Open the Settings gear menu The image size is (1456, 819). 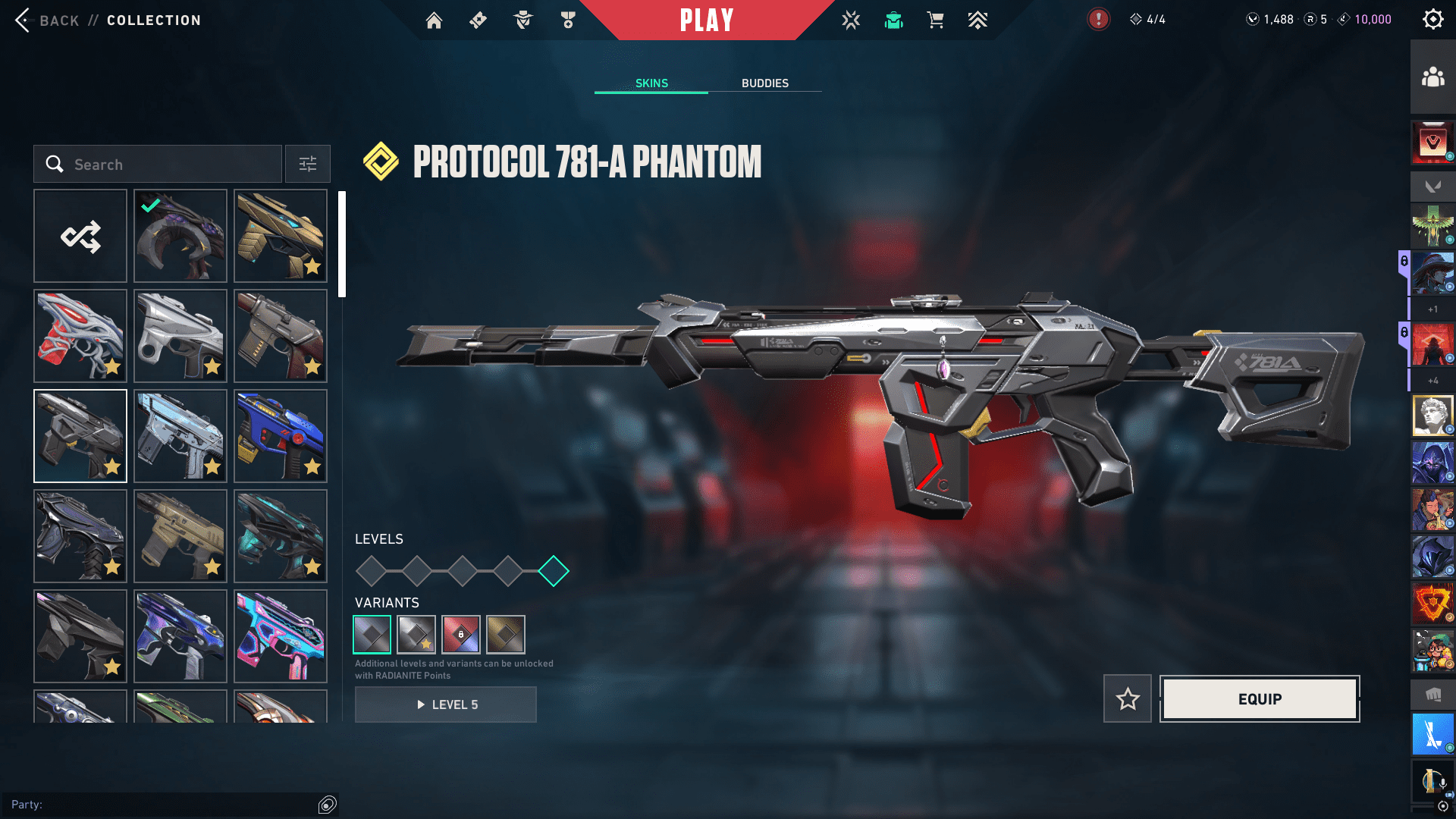tap(1432, 20)
